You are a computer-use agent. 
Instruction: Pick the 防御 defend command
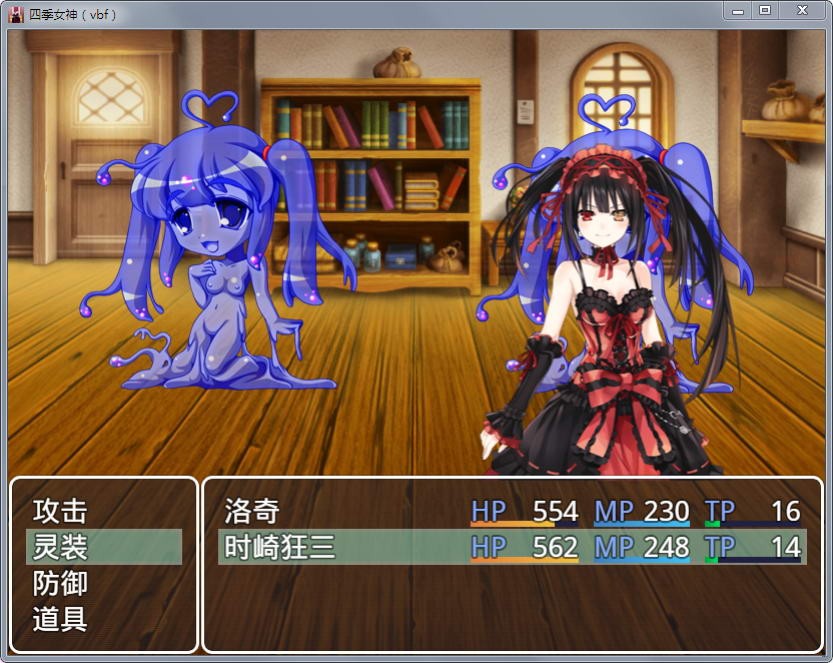61,584
